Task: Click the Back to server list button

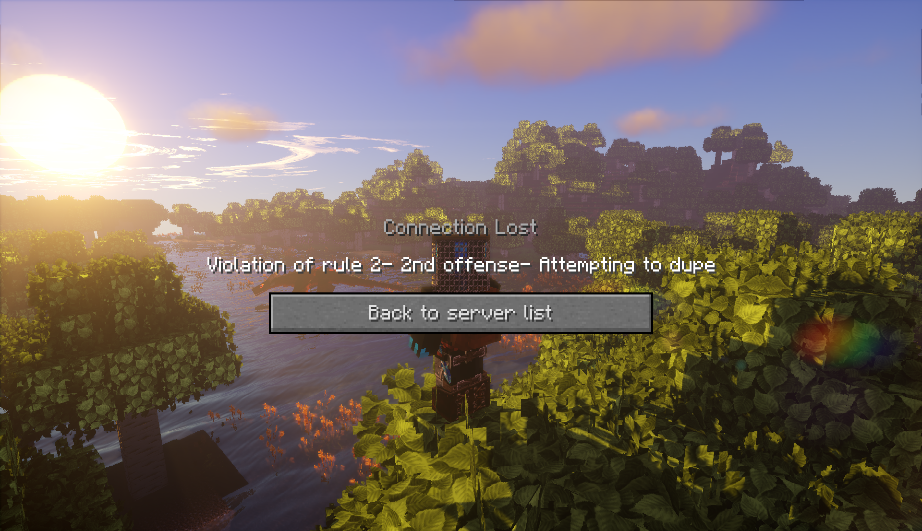Action: coord(460,313)
